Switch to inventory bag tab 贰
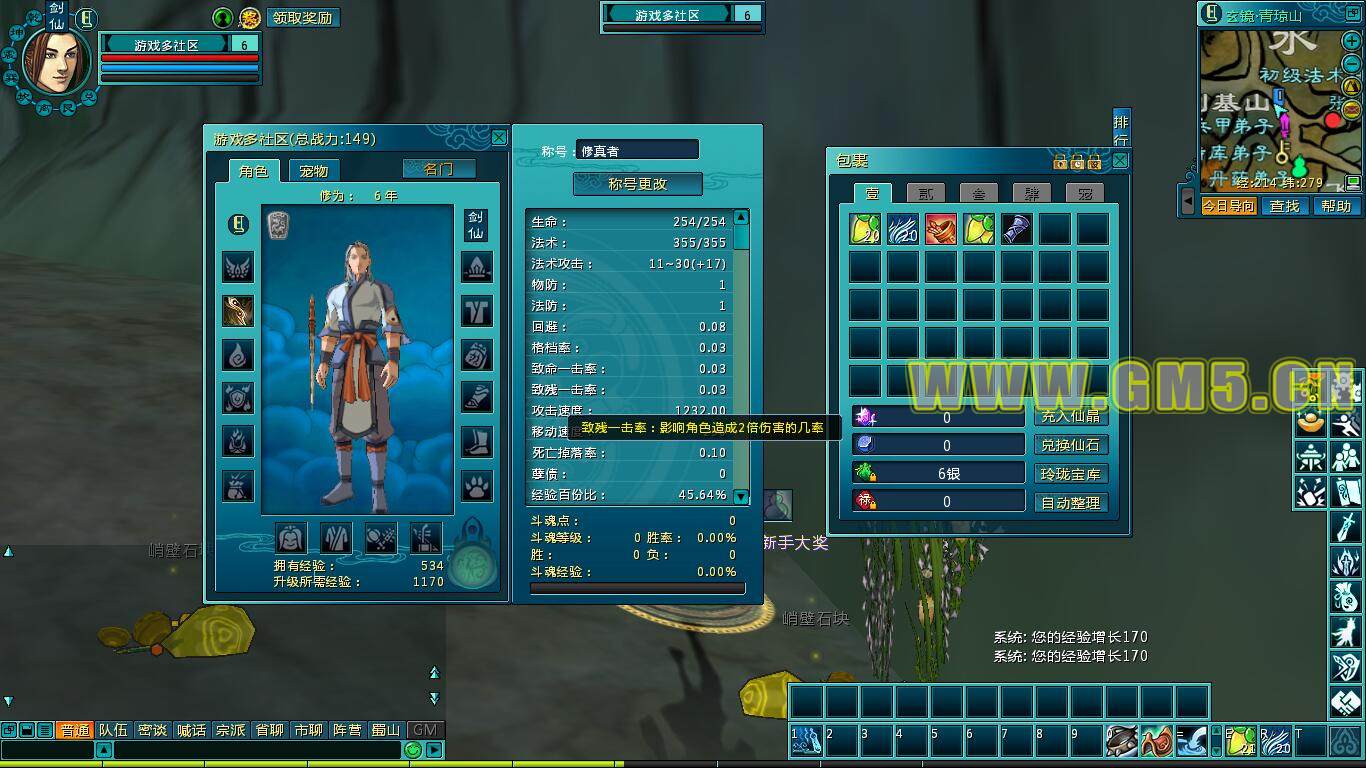 [926, 193]
